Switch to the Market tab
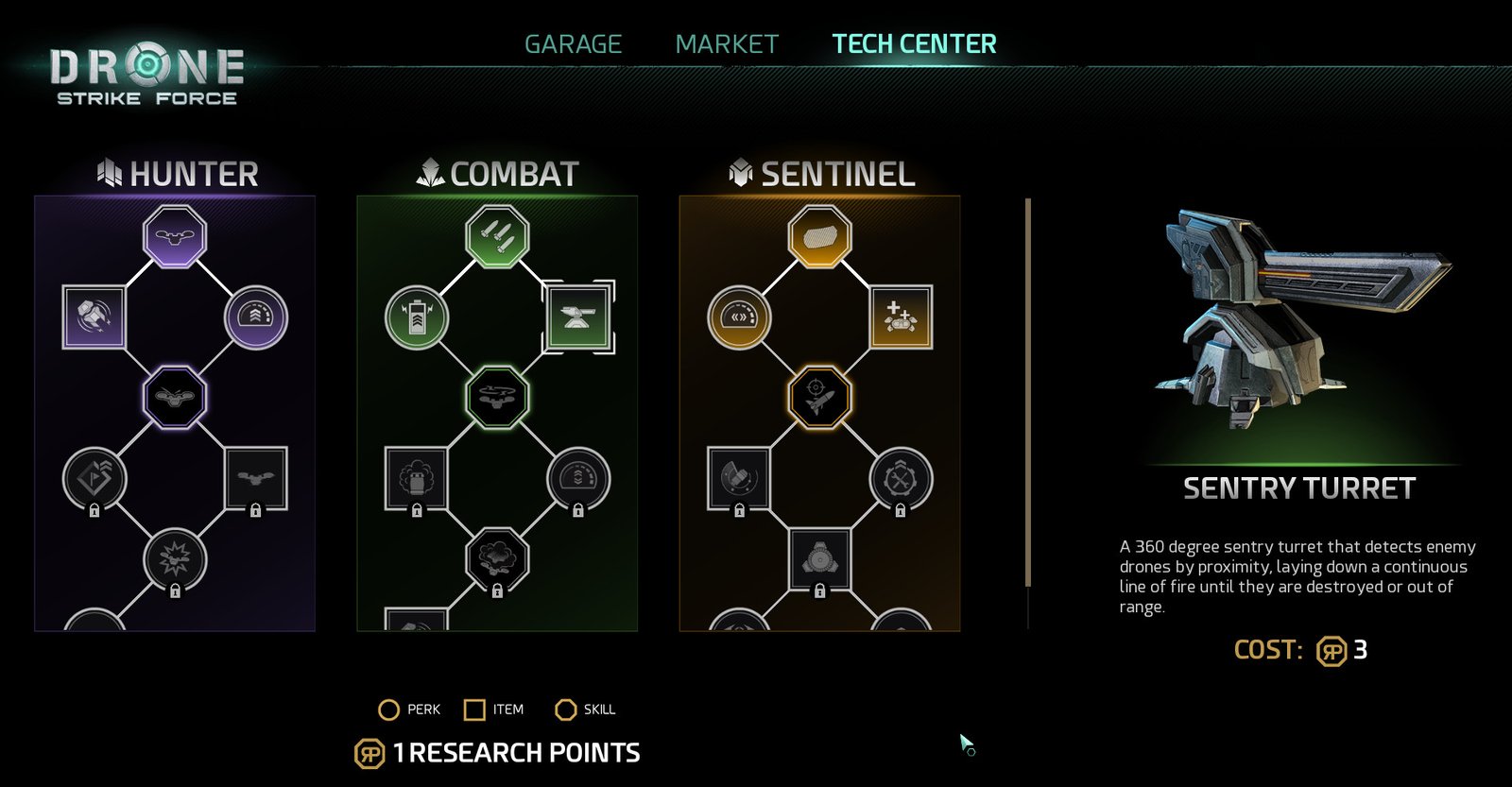 [727, 44]
